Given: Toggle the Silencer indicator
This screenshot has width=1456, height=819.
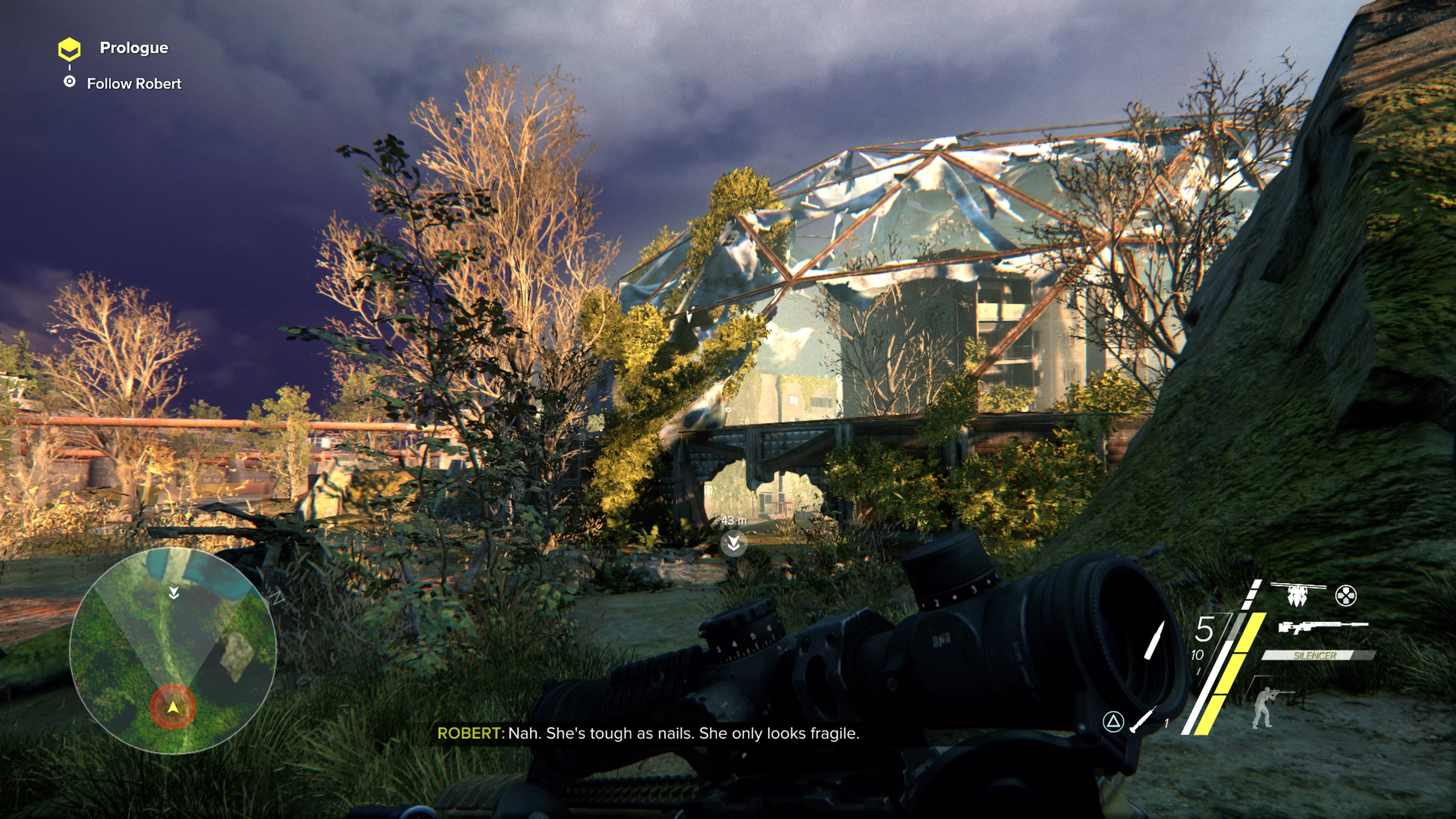Looking at the screenshot, I should [x=1315, y=655].
